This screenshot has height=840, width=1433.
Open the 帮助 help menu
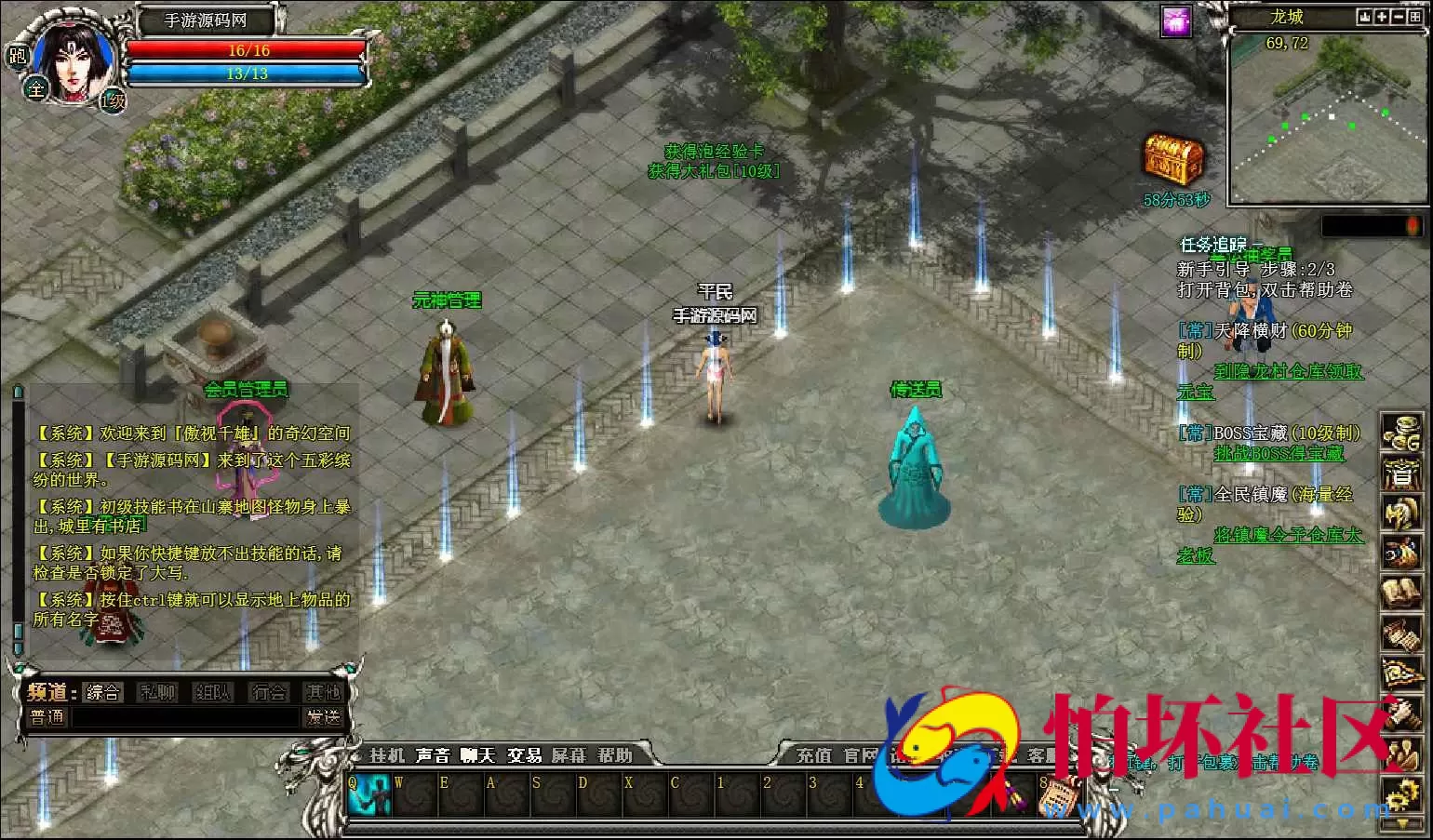[x=615, y=755]
